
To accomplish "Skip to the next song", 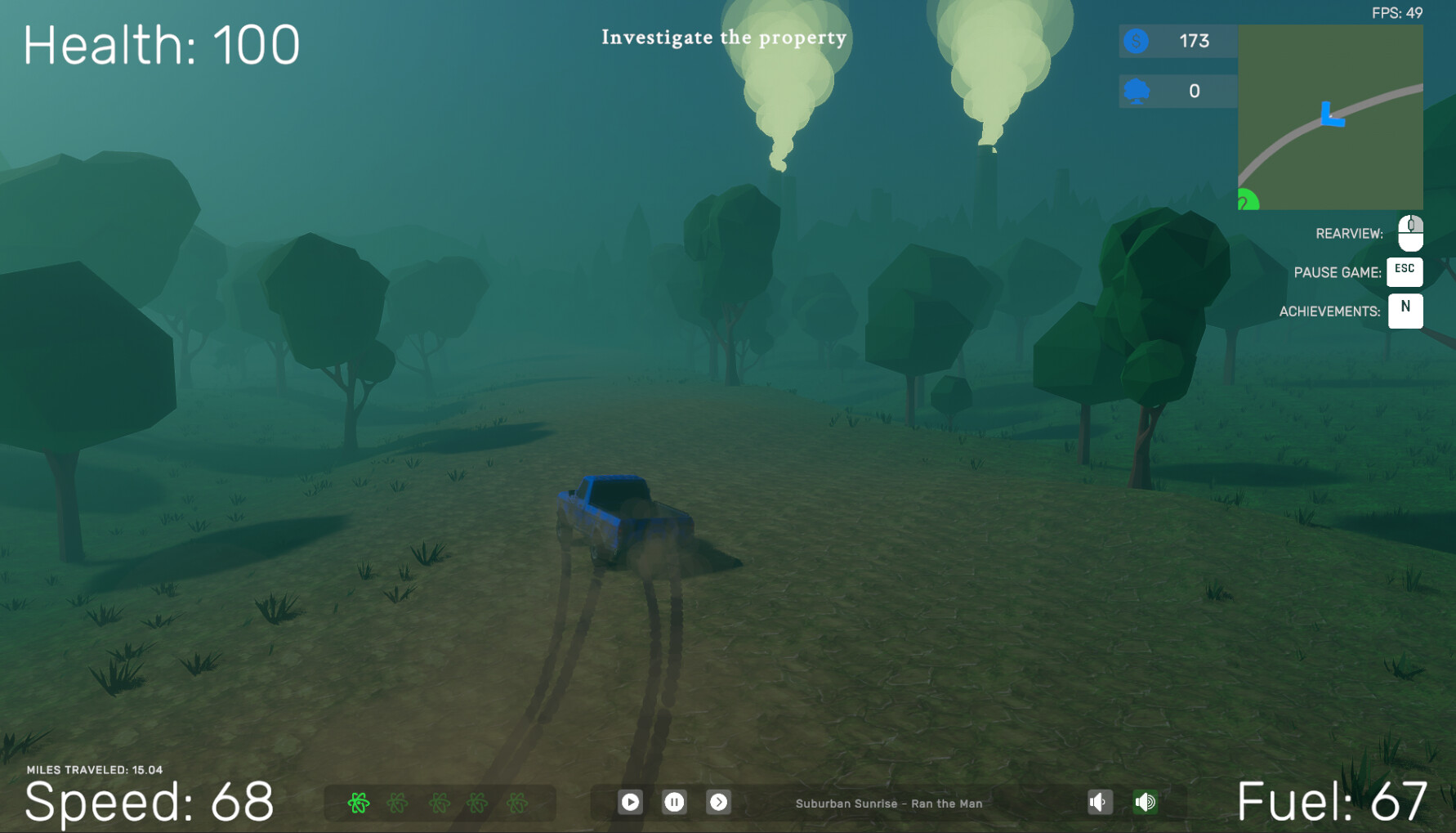I will (x=720, y=803).
